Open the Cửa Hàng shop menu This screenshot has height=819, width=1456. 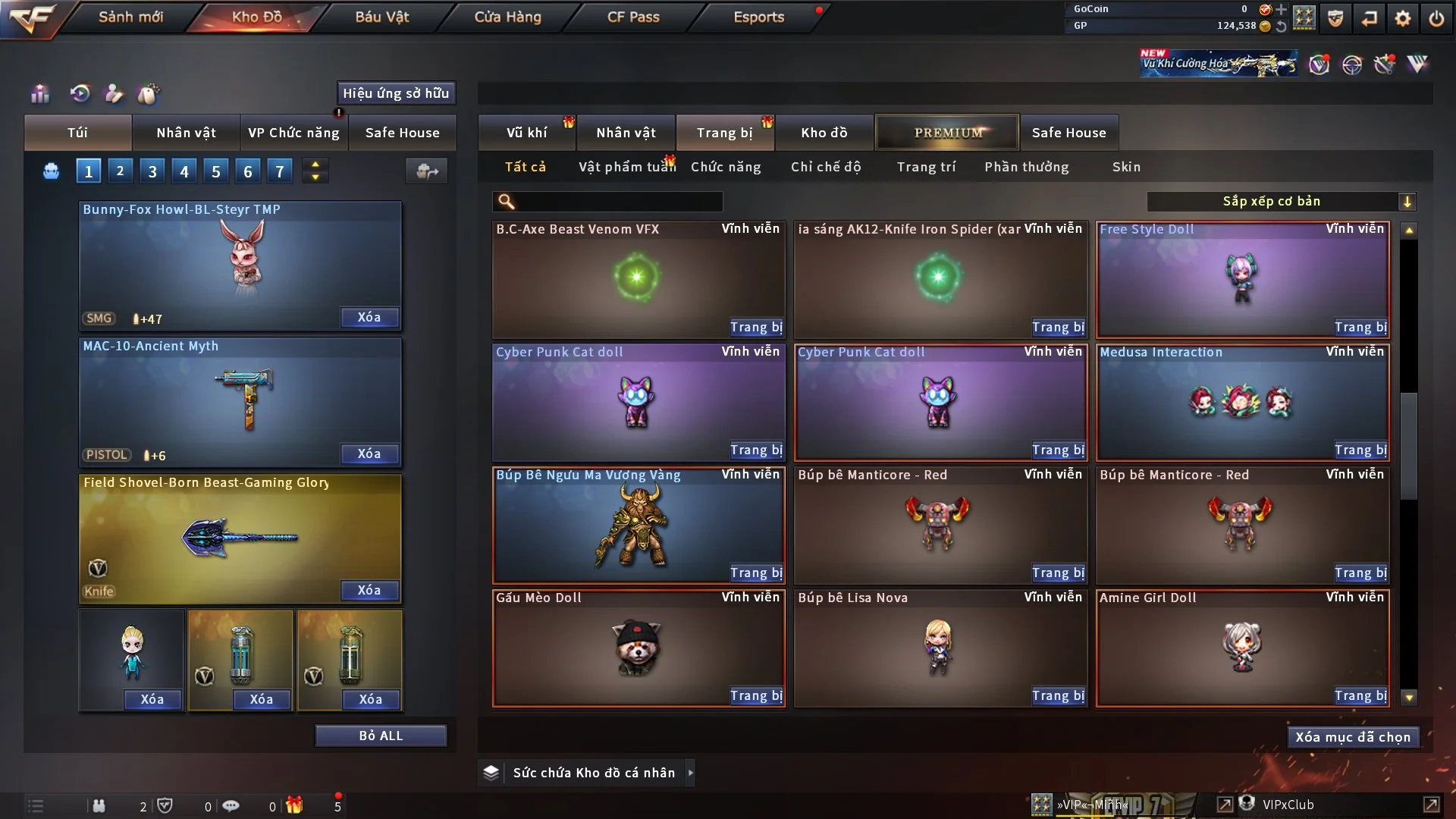[x=507, y=17]
